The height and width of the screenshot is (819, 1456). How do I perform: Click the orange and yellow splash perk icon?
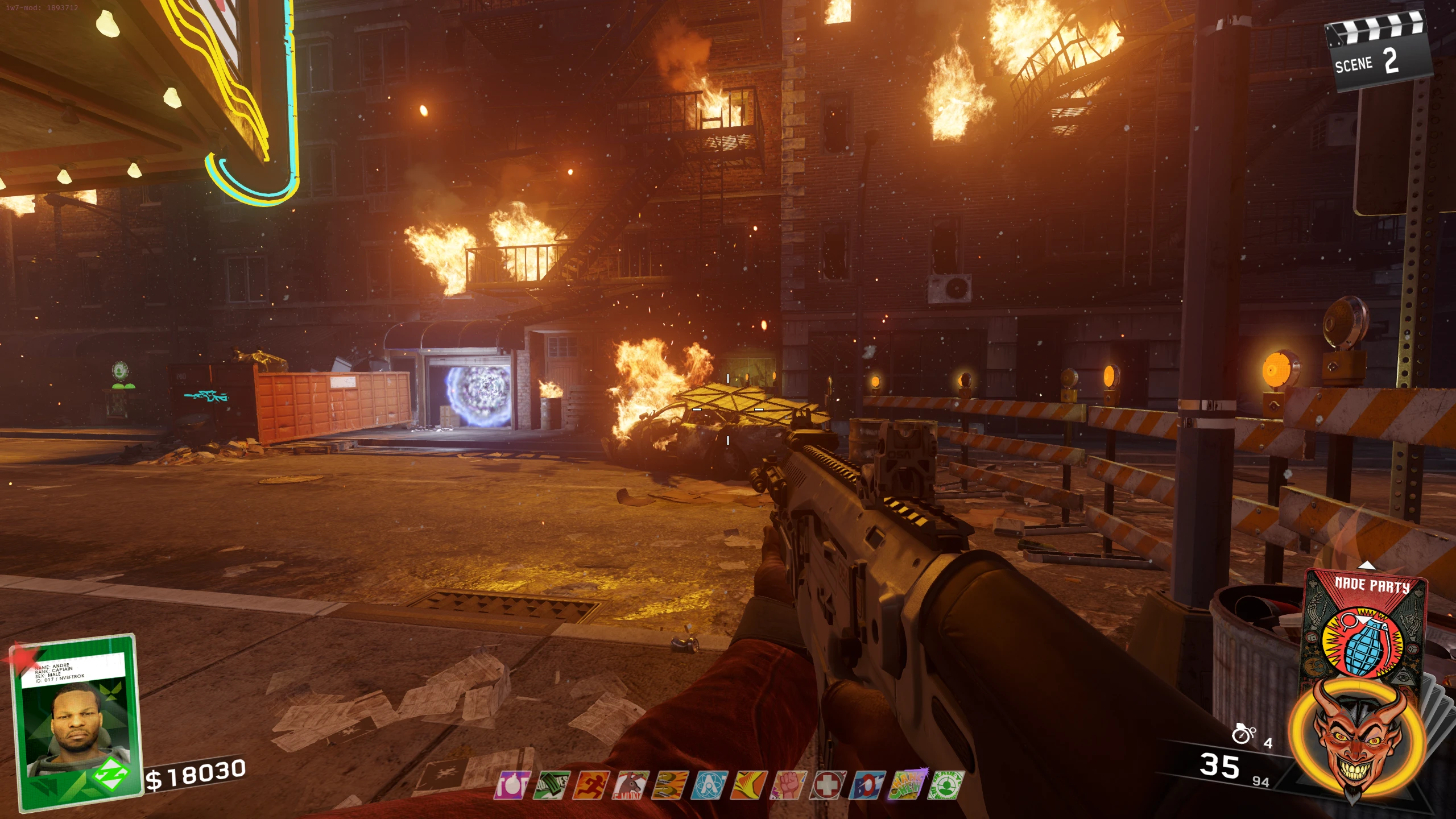[750, 785]
